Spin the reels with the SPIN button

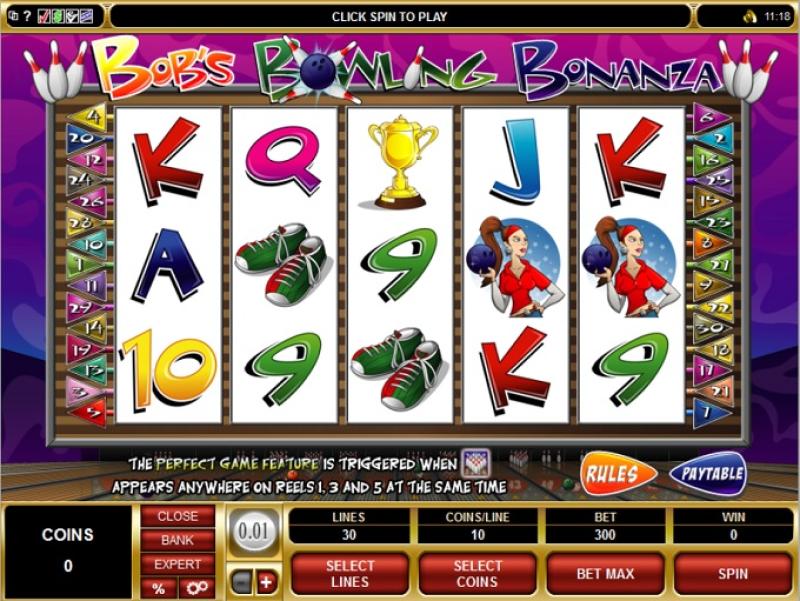point(733,574)
